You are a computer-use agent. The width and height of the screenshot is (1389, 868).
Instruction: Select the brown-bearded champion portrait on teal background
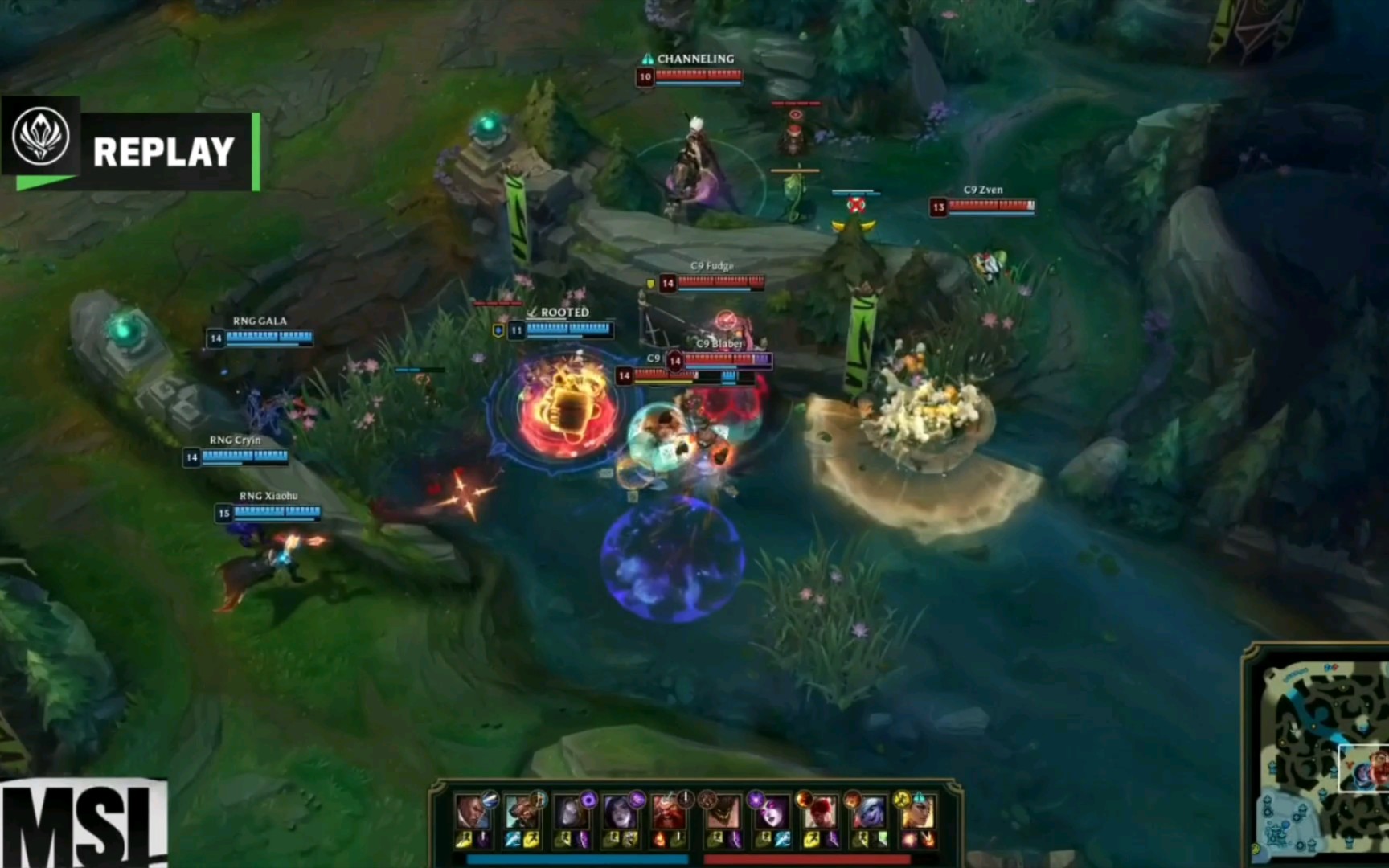coord(522,811)
